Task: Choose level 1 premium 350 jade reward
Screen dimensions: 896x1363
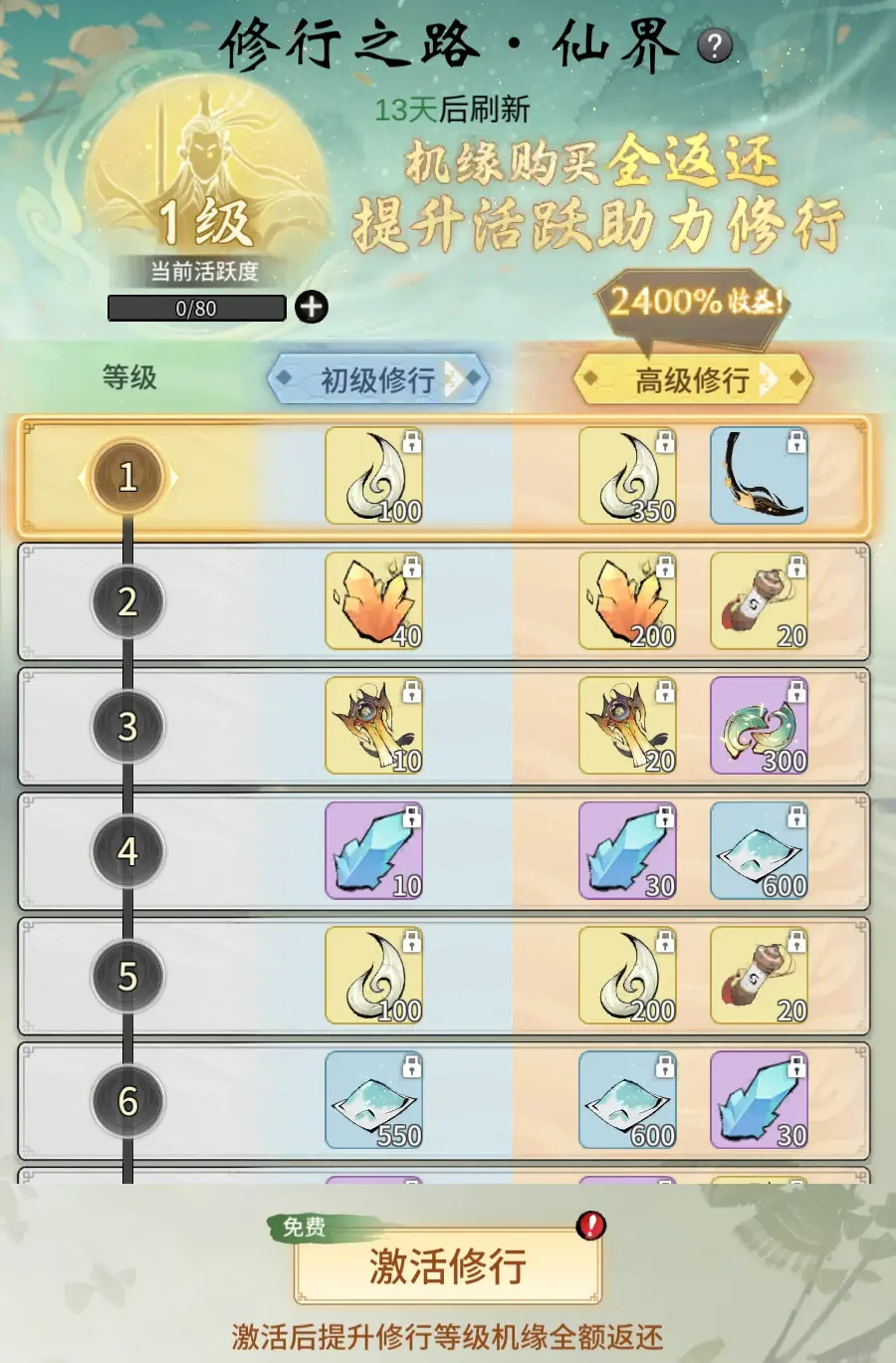Action: 628,477
